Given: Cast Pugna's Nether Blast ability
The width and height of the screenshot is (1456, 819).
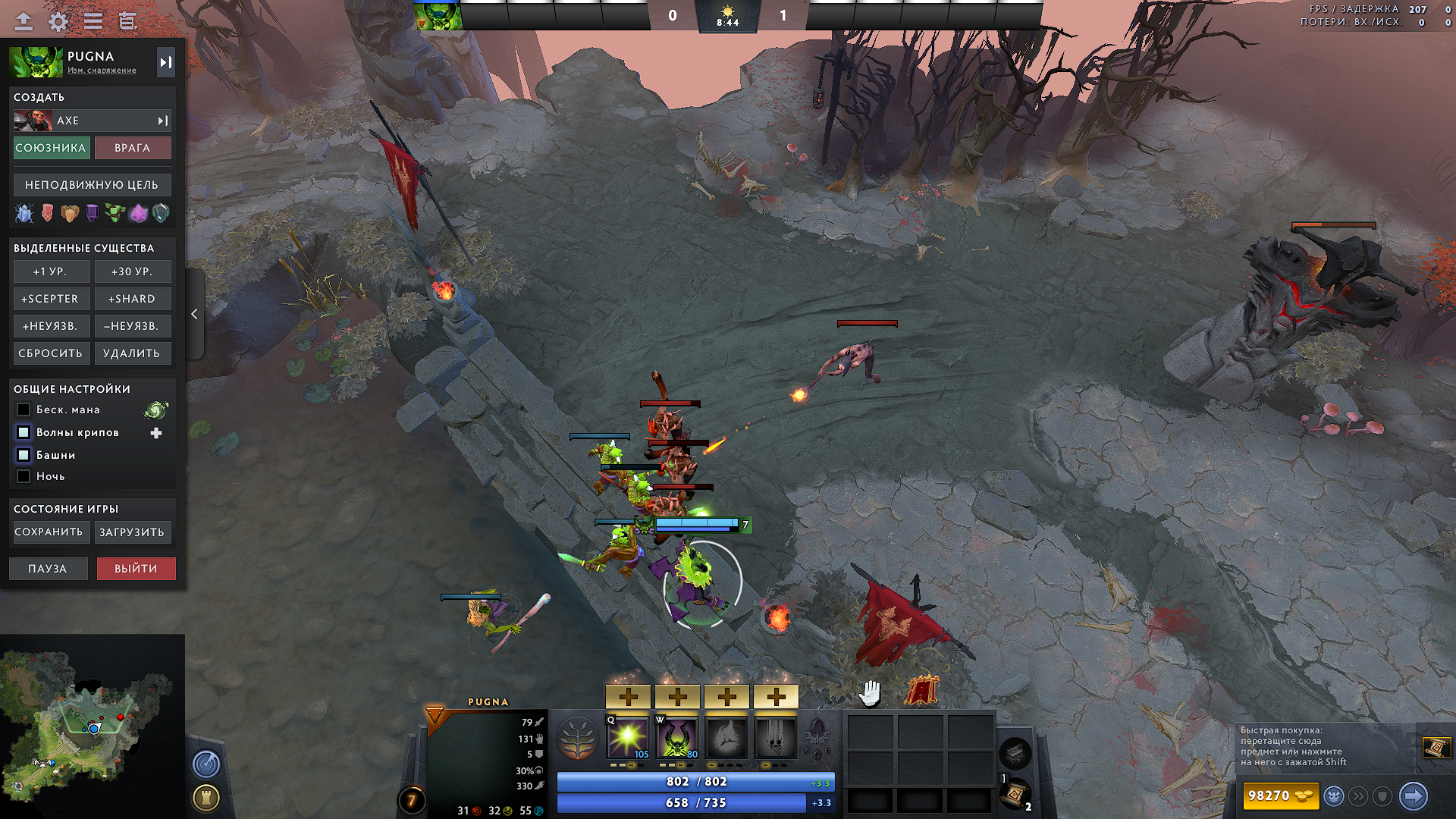Looking at the screenshot, I should (x=628, y=737).
